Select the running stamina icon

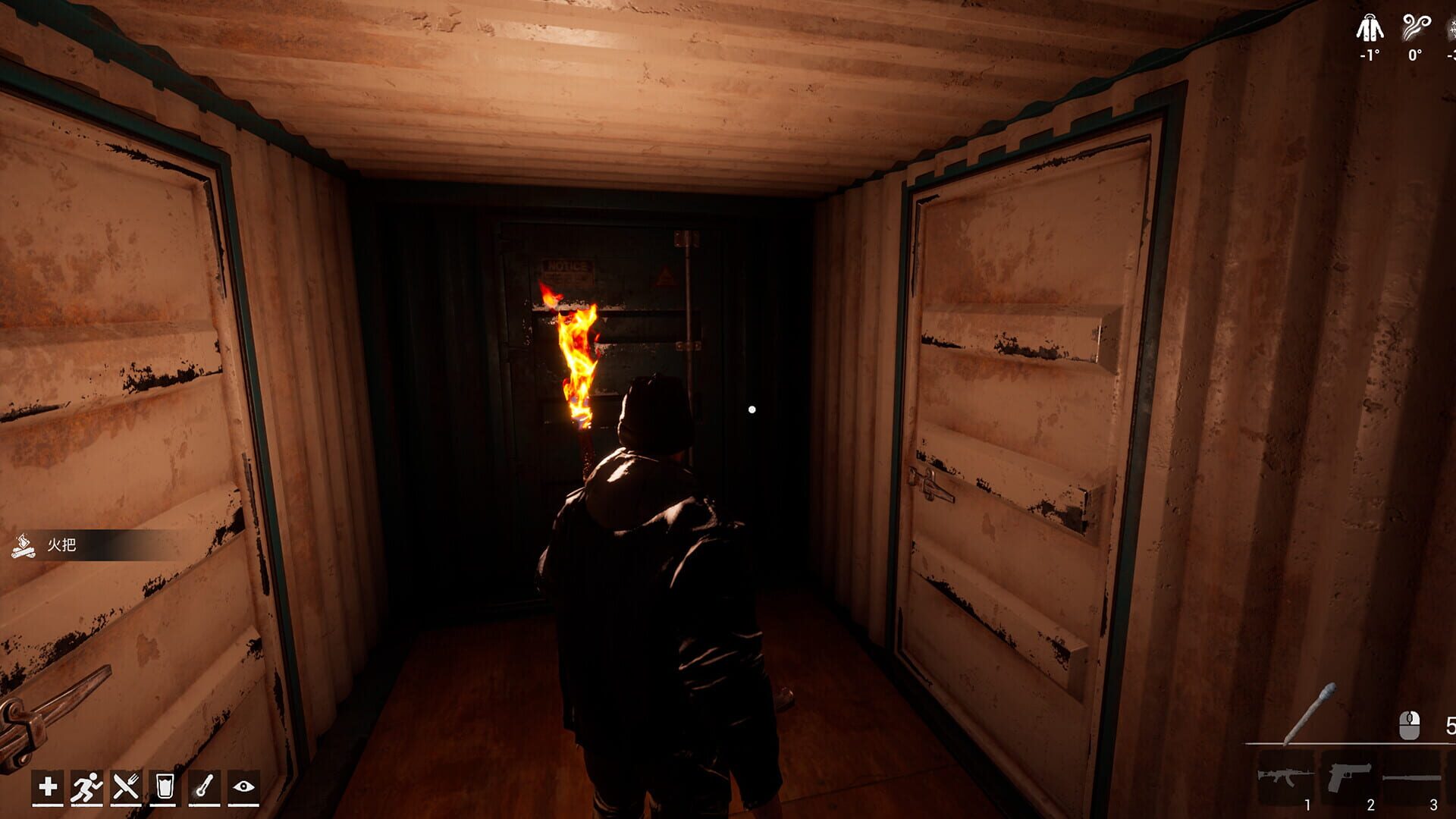(86, 786)
